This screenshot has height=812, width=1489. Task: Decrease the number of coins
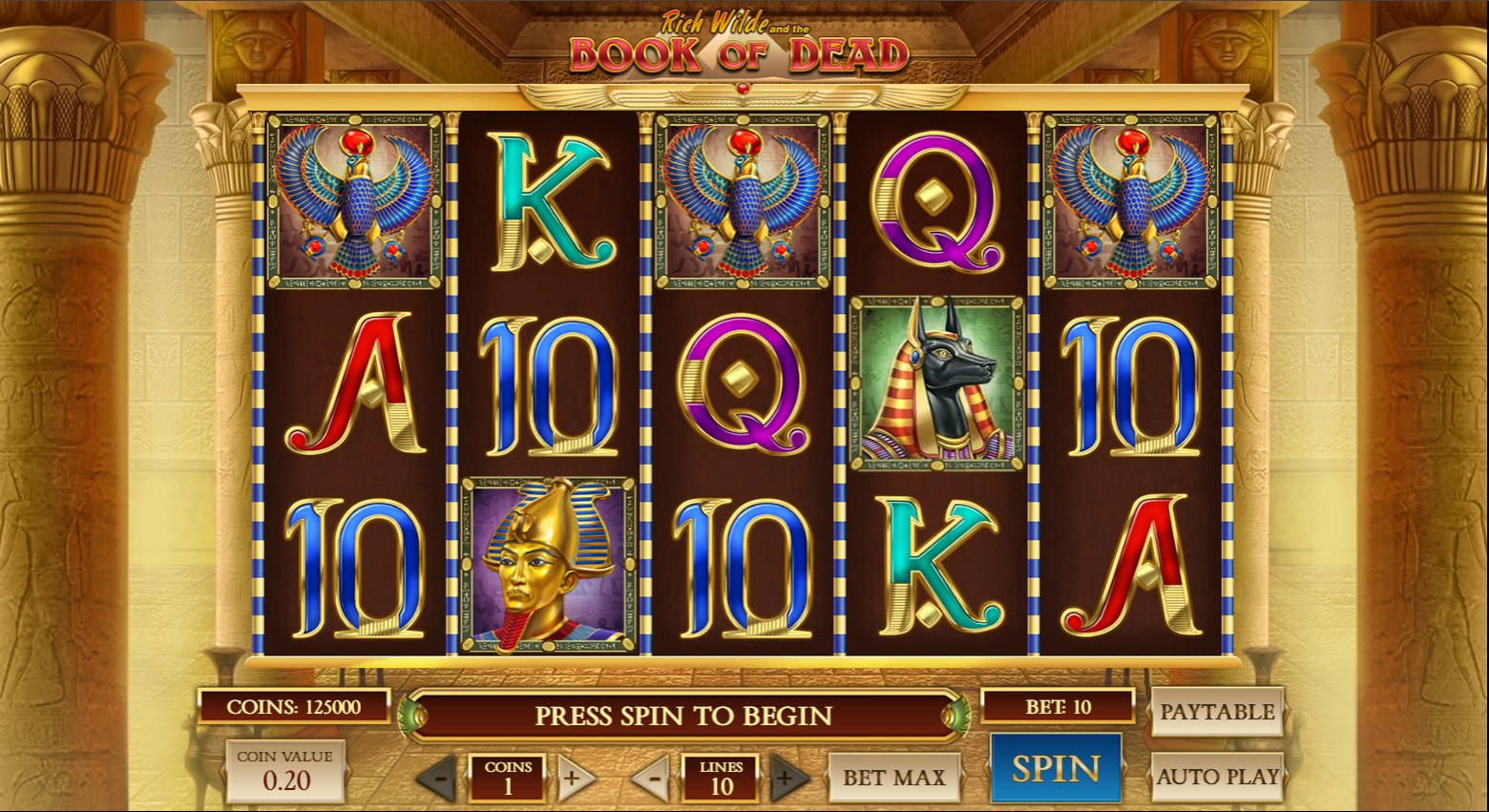[x=438, y=779]
